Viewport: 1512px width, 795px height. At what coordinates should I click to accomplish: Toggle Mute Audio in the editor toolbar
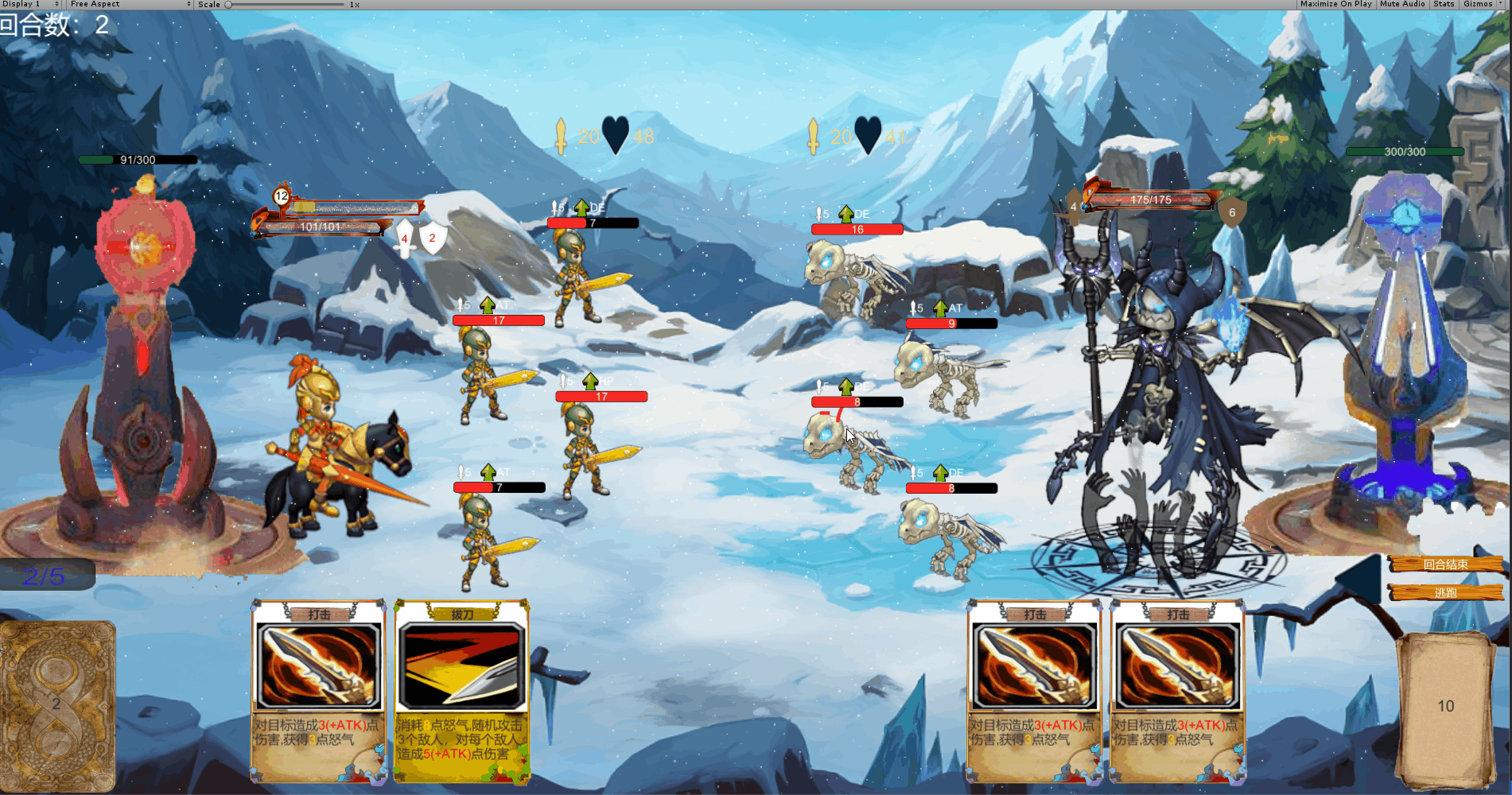1402,4
